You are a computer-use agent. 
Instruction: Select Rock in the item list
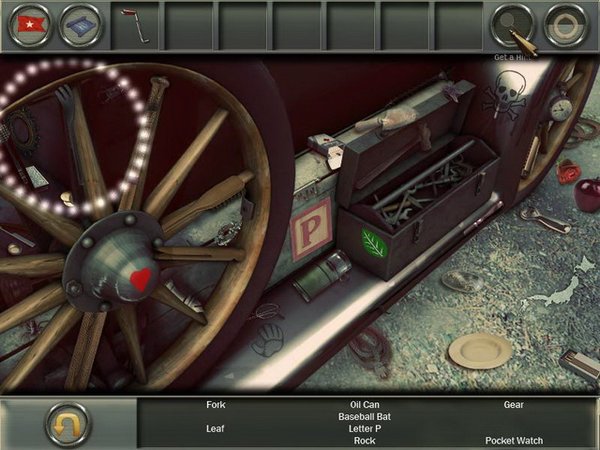pos(364,441)
